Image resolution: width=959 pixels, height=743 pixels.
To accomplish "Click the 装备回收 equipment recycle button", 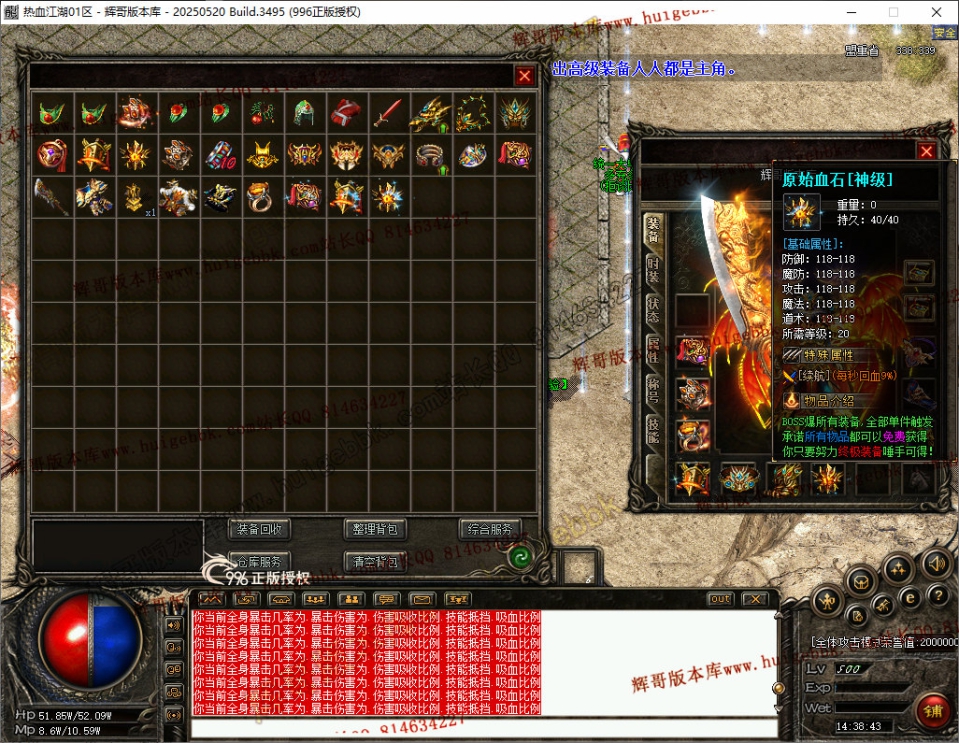I will point(260,529).
